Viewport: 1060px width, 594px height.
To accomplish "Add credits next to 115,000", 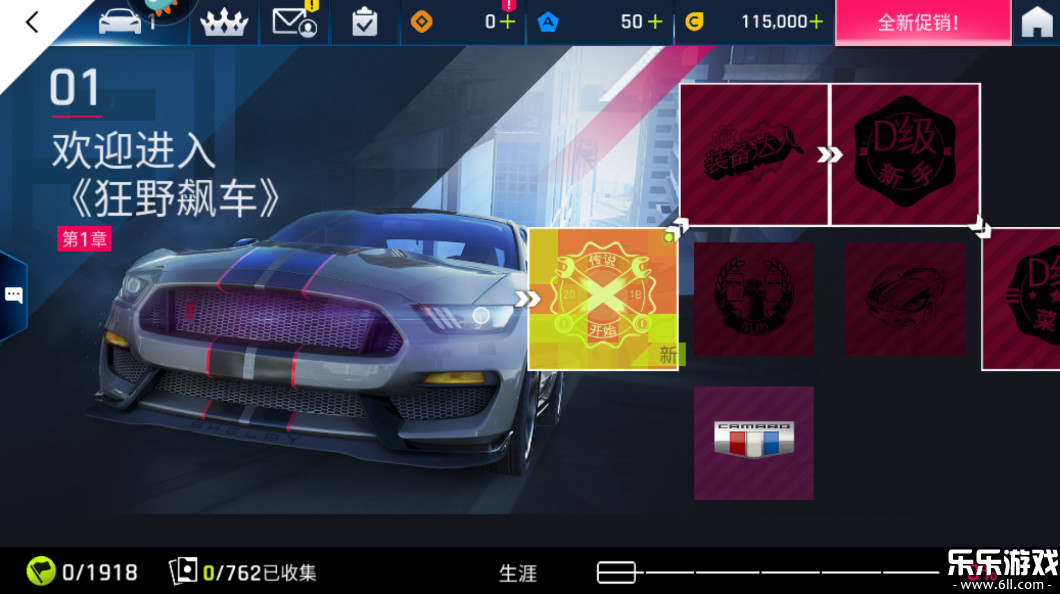I will (816, 22).
